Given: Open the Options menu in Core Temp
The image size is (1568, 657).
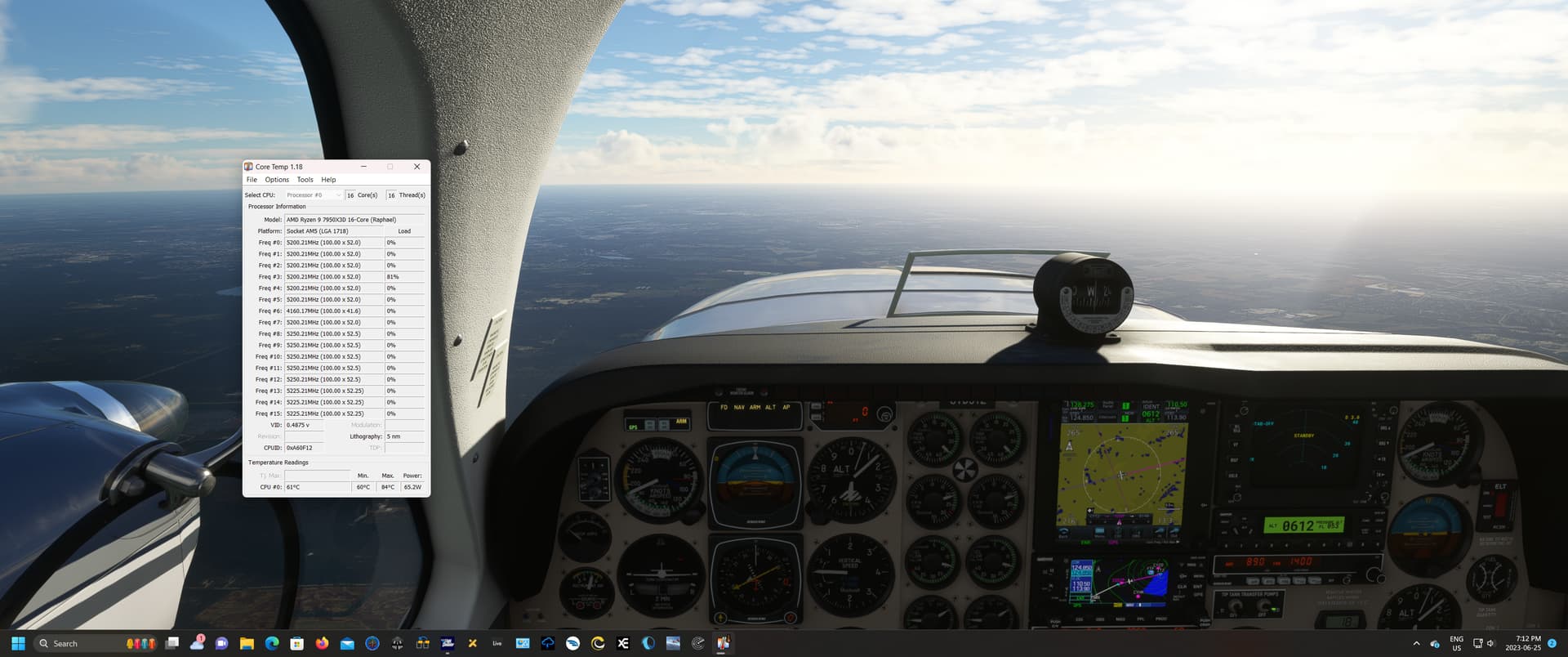Looking at the screenshot, I should tap(276, 179).
